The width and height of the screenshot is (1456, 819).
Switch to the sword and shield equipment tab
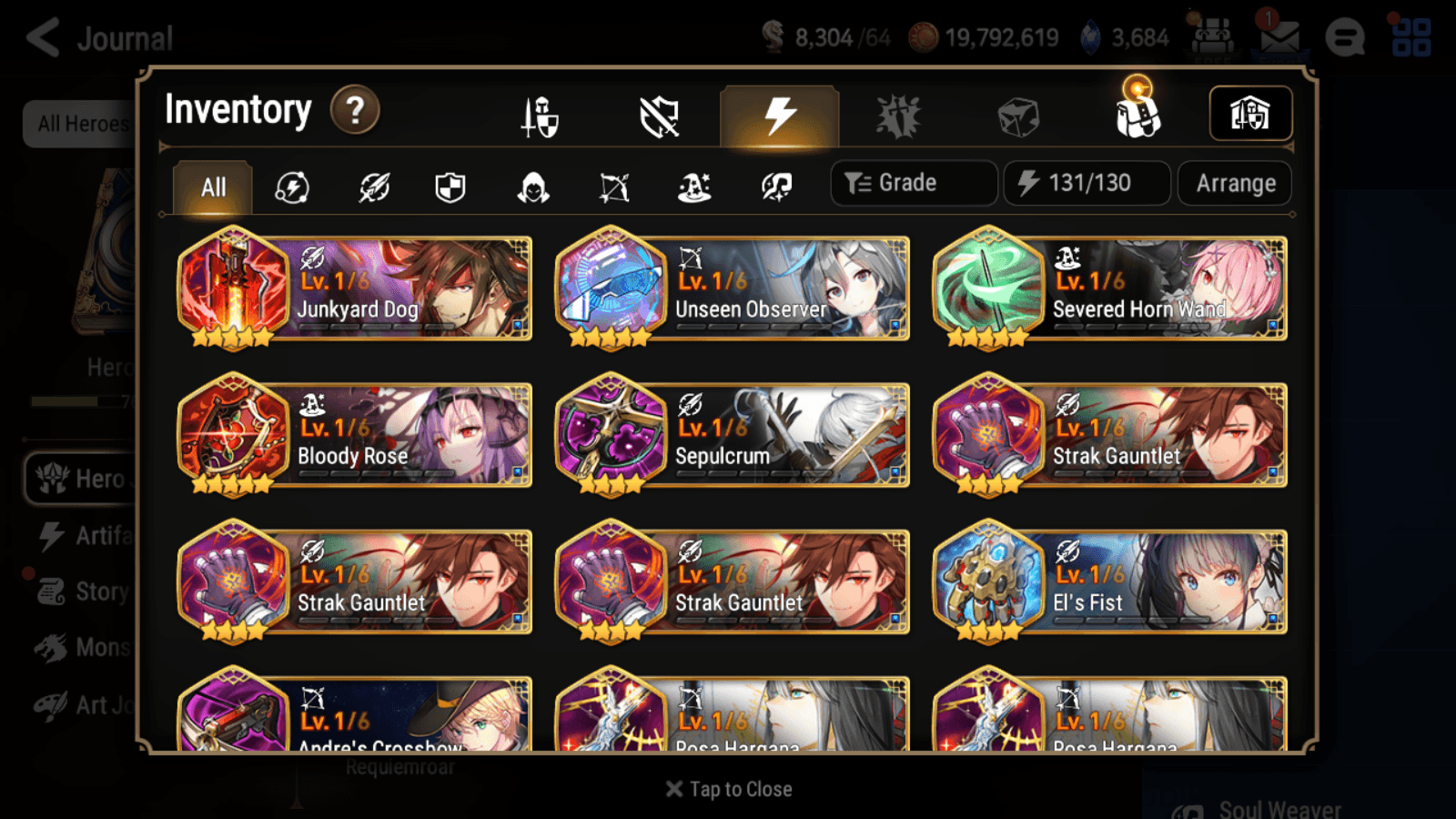coord(541,116)
